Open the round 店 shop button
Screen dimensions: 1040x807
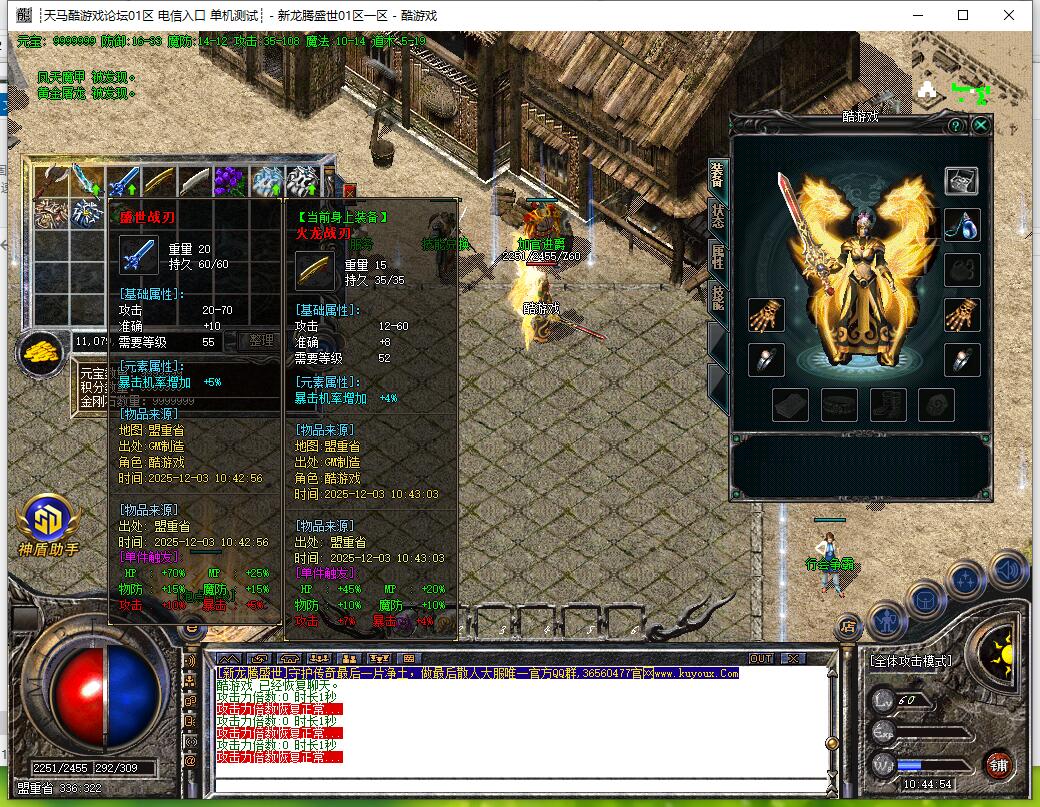pos(846,627)
